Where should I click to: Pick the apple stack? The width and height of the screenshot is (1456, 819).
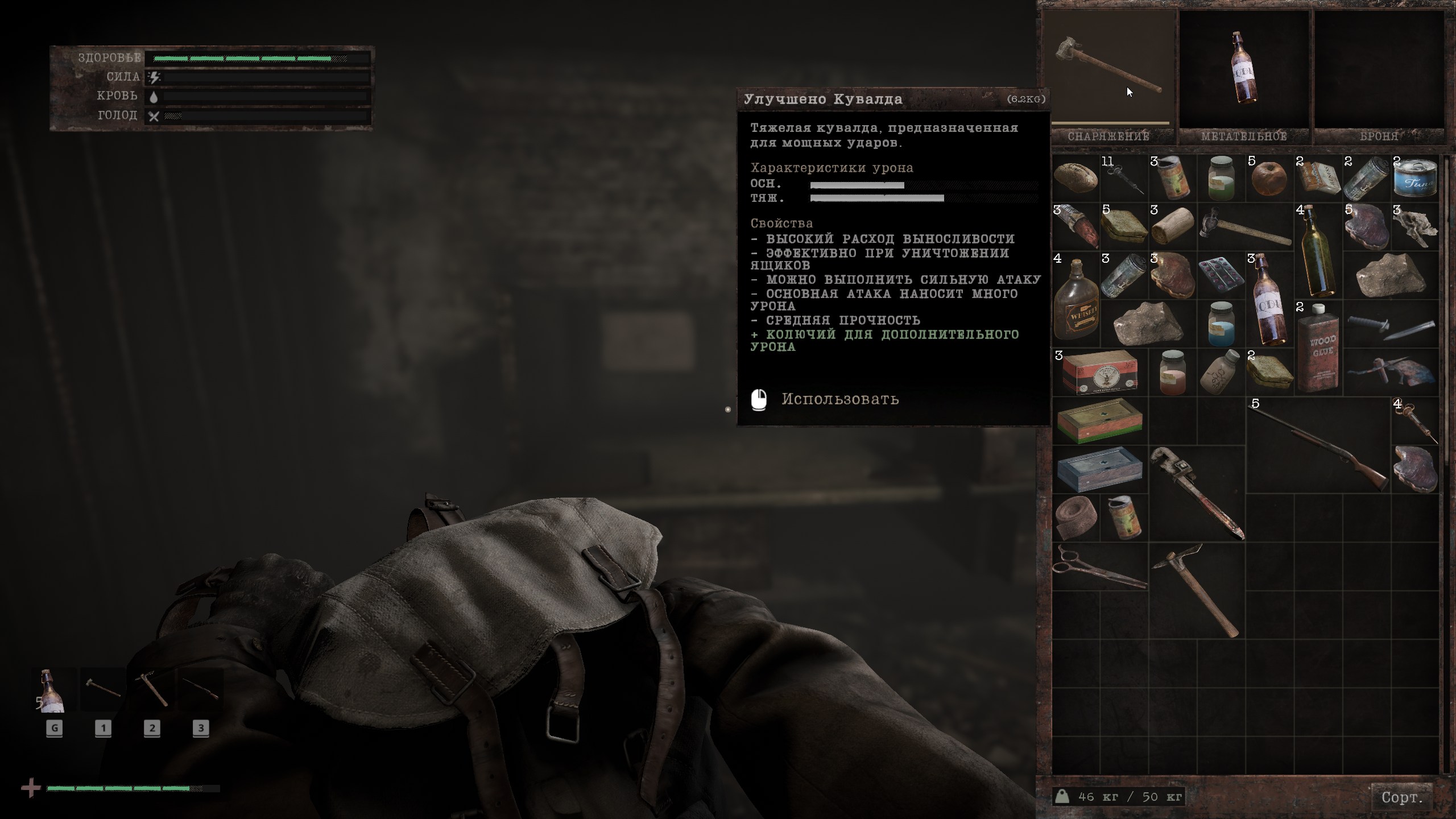1269,179
